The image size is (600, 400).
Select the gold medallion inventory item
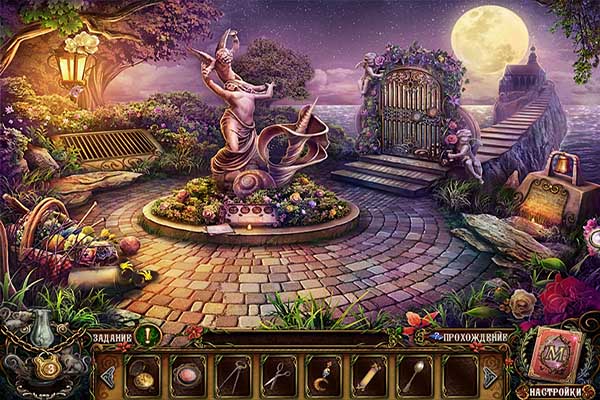coord(143,377)
